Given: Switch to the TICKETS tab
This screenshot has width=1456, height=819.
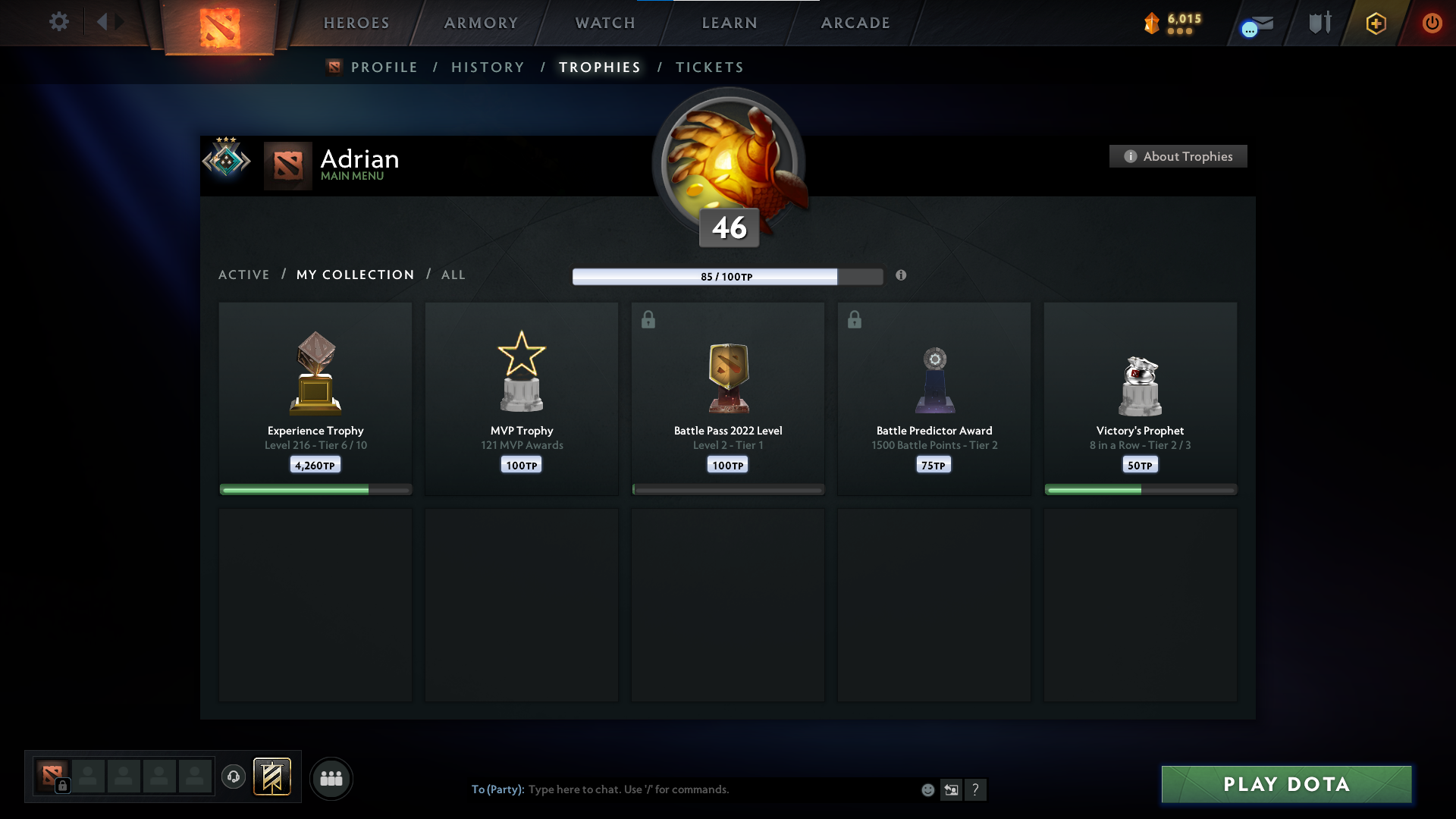Looking at the screenshot, I should point(708,67).
